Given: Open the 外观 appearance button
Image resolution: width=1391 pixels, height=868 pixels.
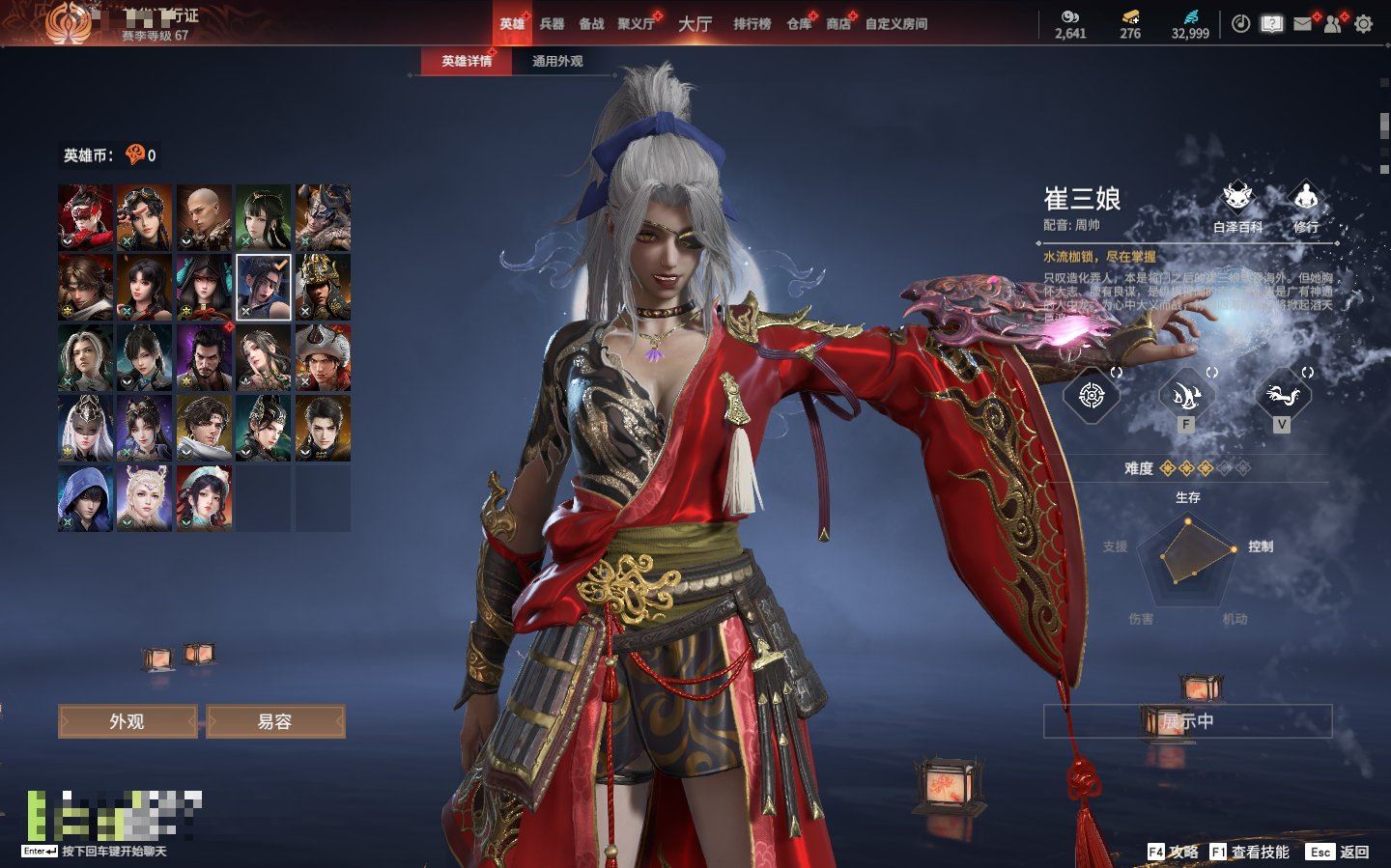Looking at the screenshot, I should click(x=127, y=721).
